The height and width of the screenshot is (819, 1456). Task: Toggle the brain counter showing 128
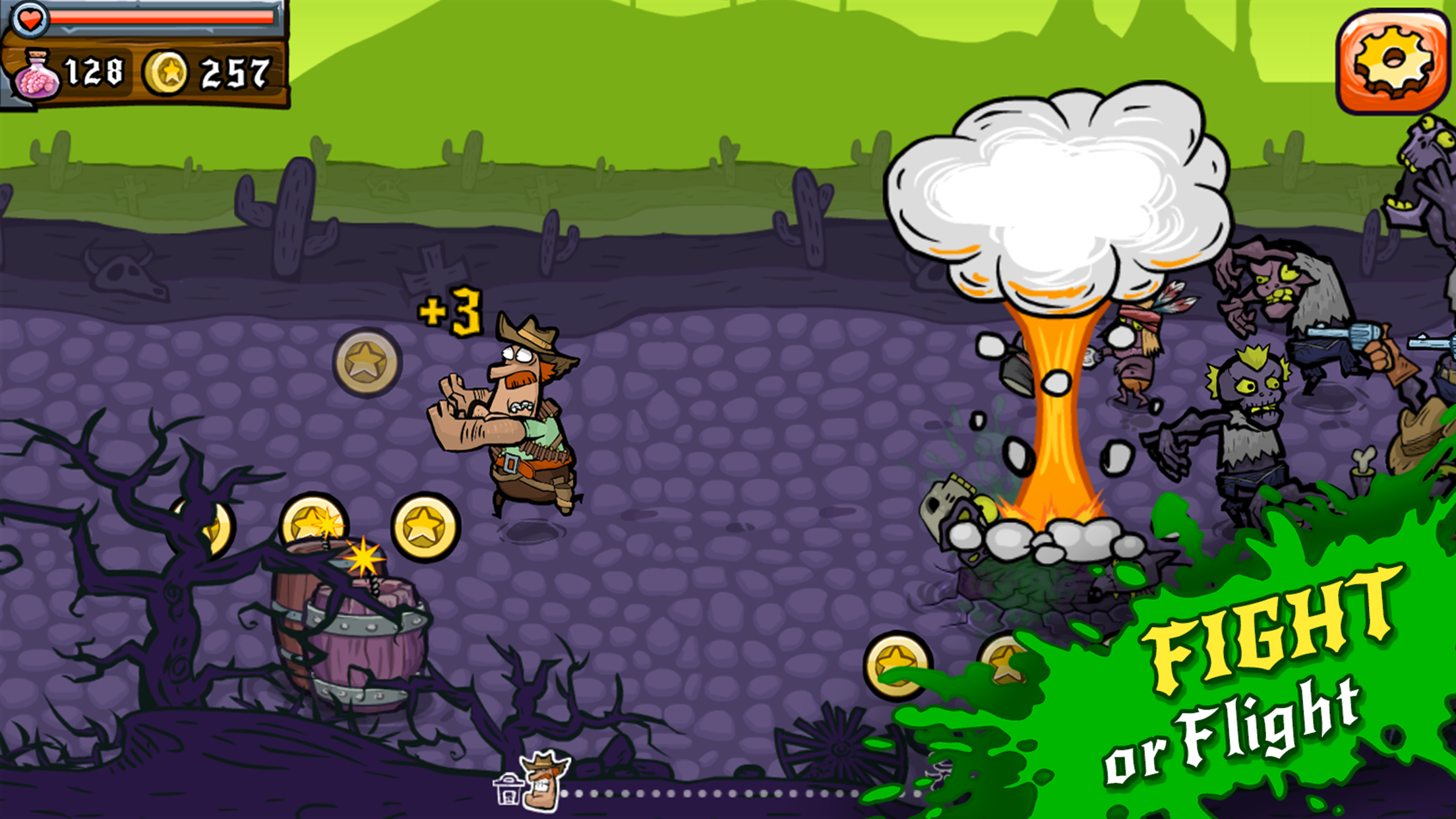pyautogui.click(x=94, y=69)
